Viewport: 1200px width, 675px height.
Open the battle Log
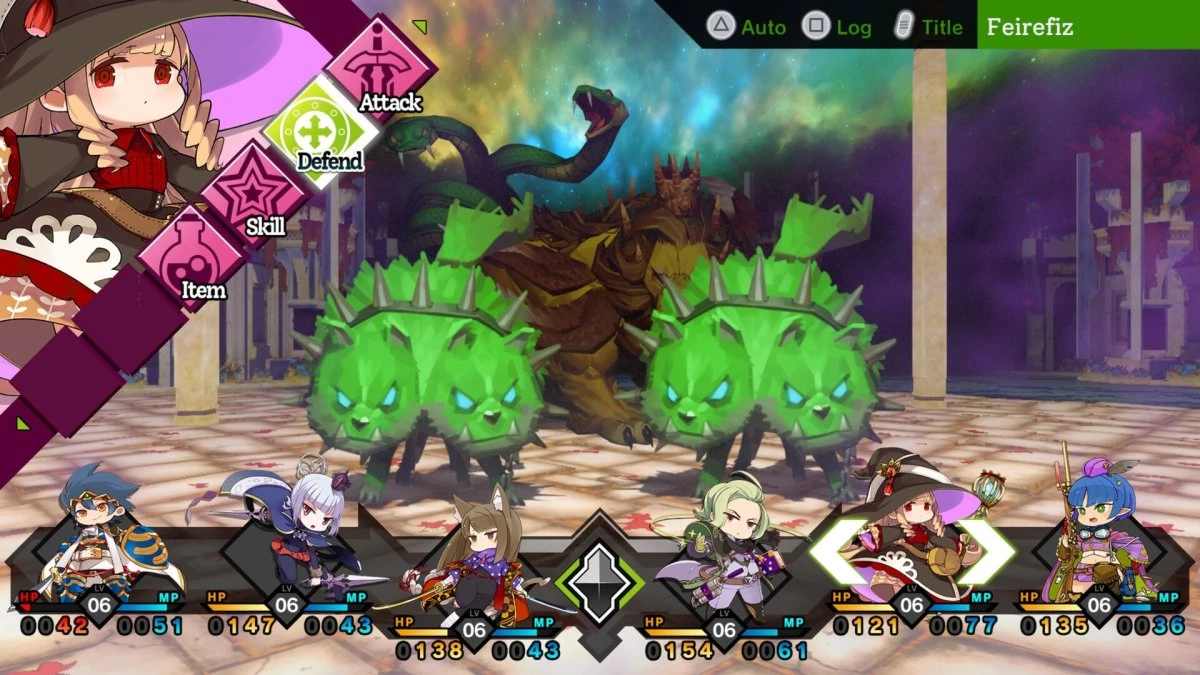pos(838,27)
